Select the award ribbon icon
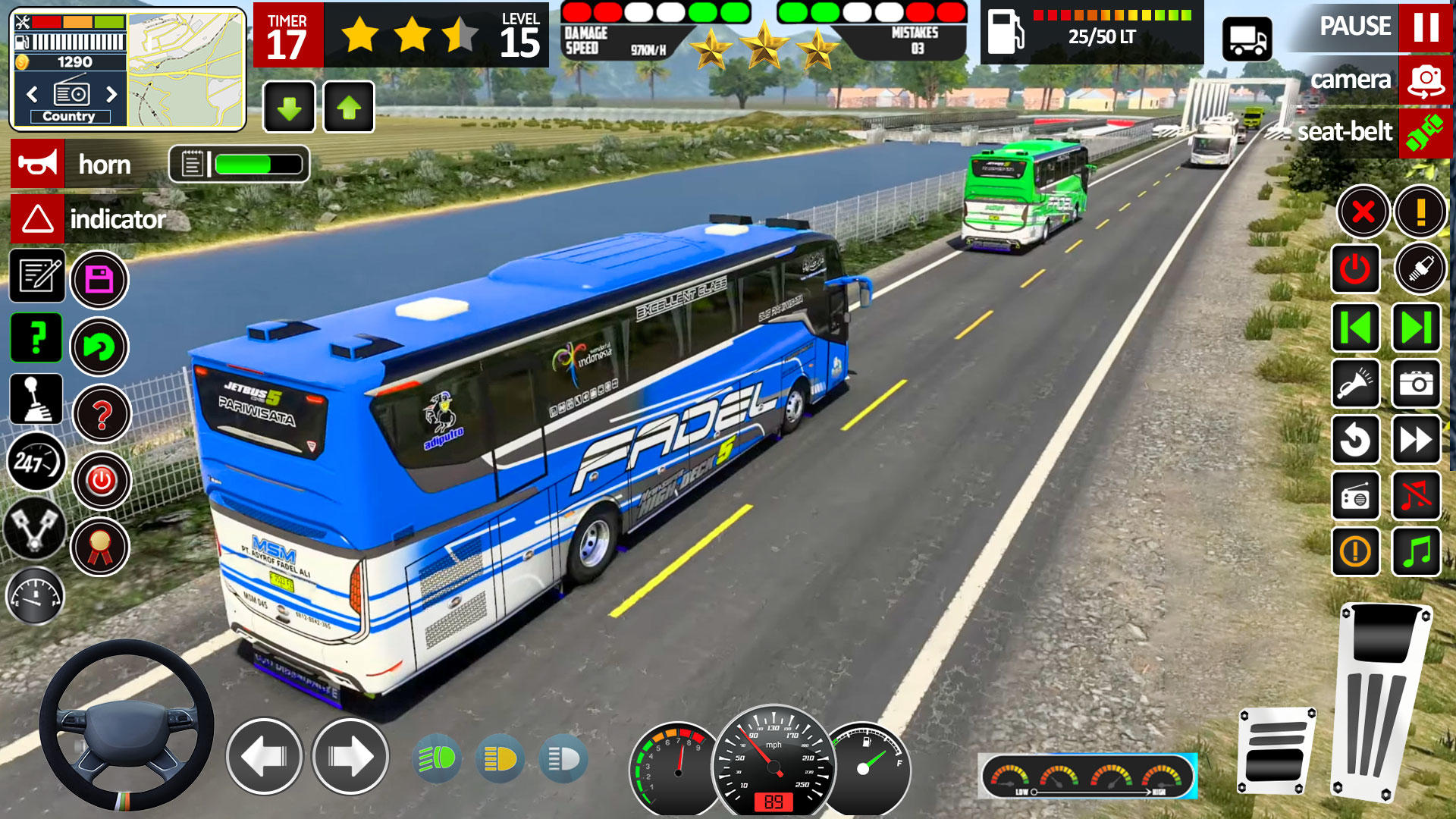 click(x=99, y=545)
